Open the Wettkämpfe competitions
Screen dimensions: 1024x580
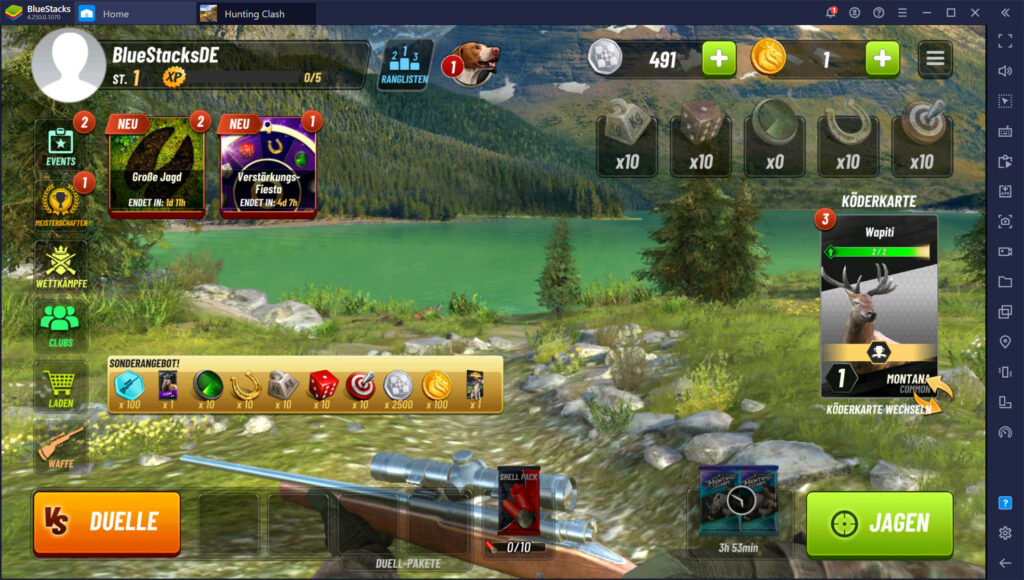pyautogui.click(x=61, y=263)
